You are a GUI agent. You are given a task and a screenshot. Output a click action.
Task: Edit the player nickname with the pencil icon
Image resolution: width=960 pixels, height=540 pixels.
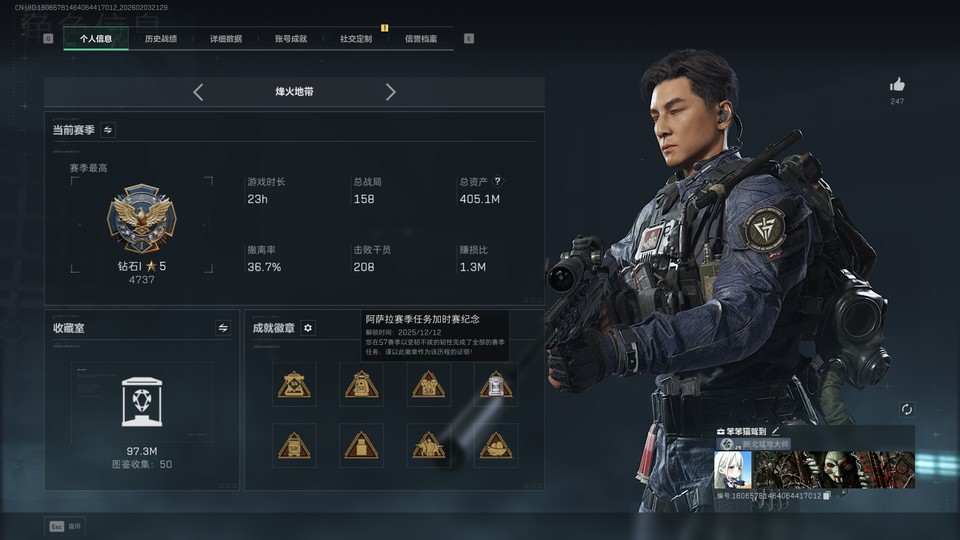tap(776, 431)
